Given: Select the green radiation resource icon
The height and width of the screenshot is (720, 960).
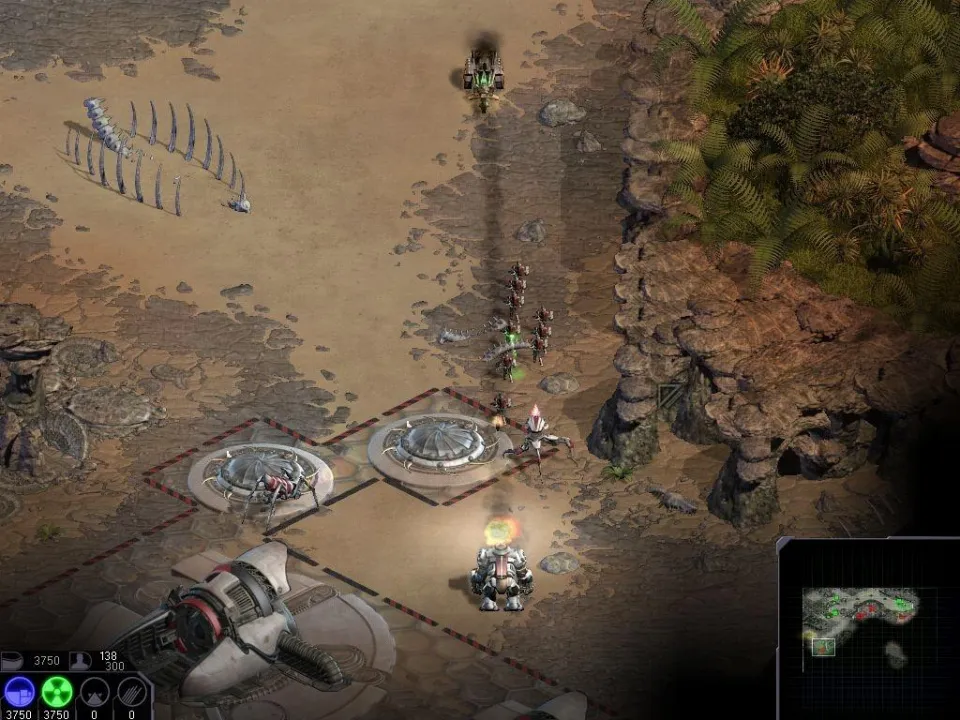Looking at the screenshot, I should point(57,692).
